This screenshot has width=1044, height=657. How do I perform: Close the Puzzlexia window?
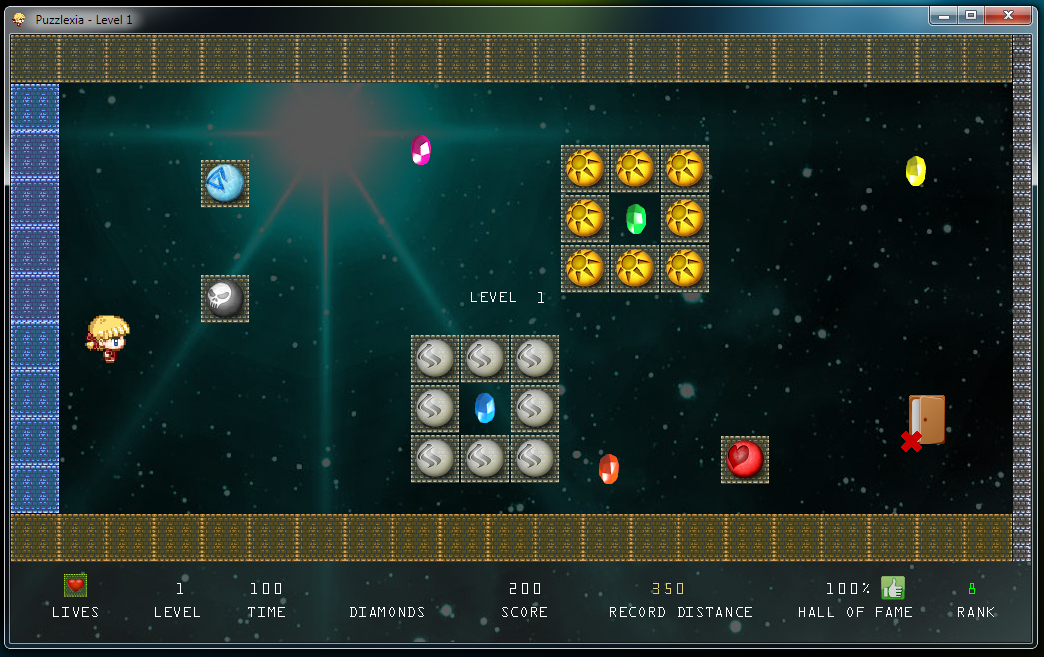1007,16
